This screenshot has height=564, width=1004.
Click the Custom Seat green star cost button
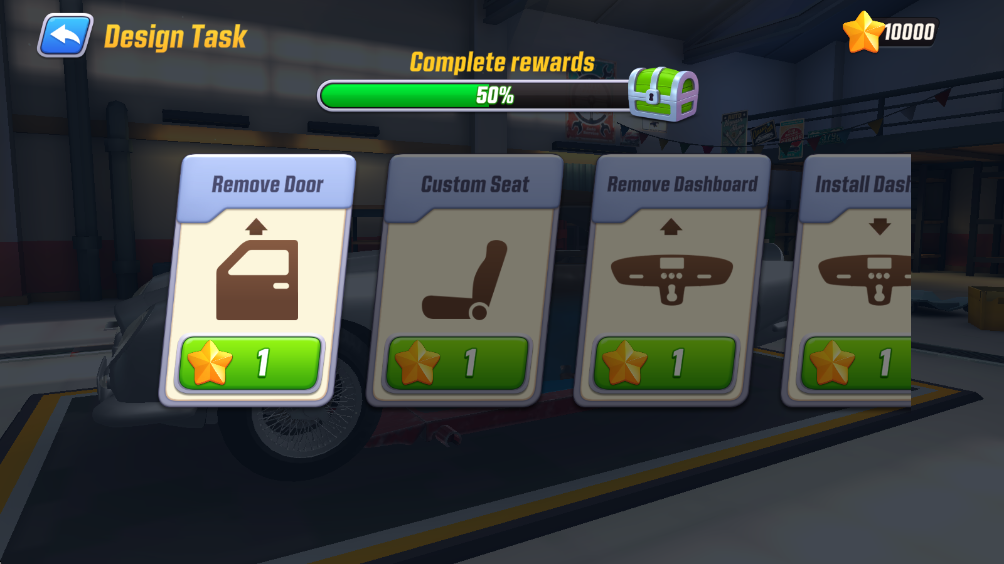tap(458, 363)
